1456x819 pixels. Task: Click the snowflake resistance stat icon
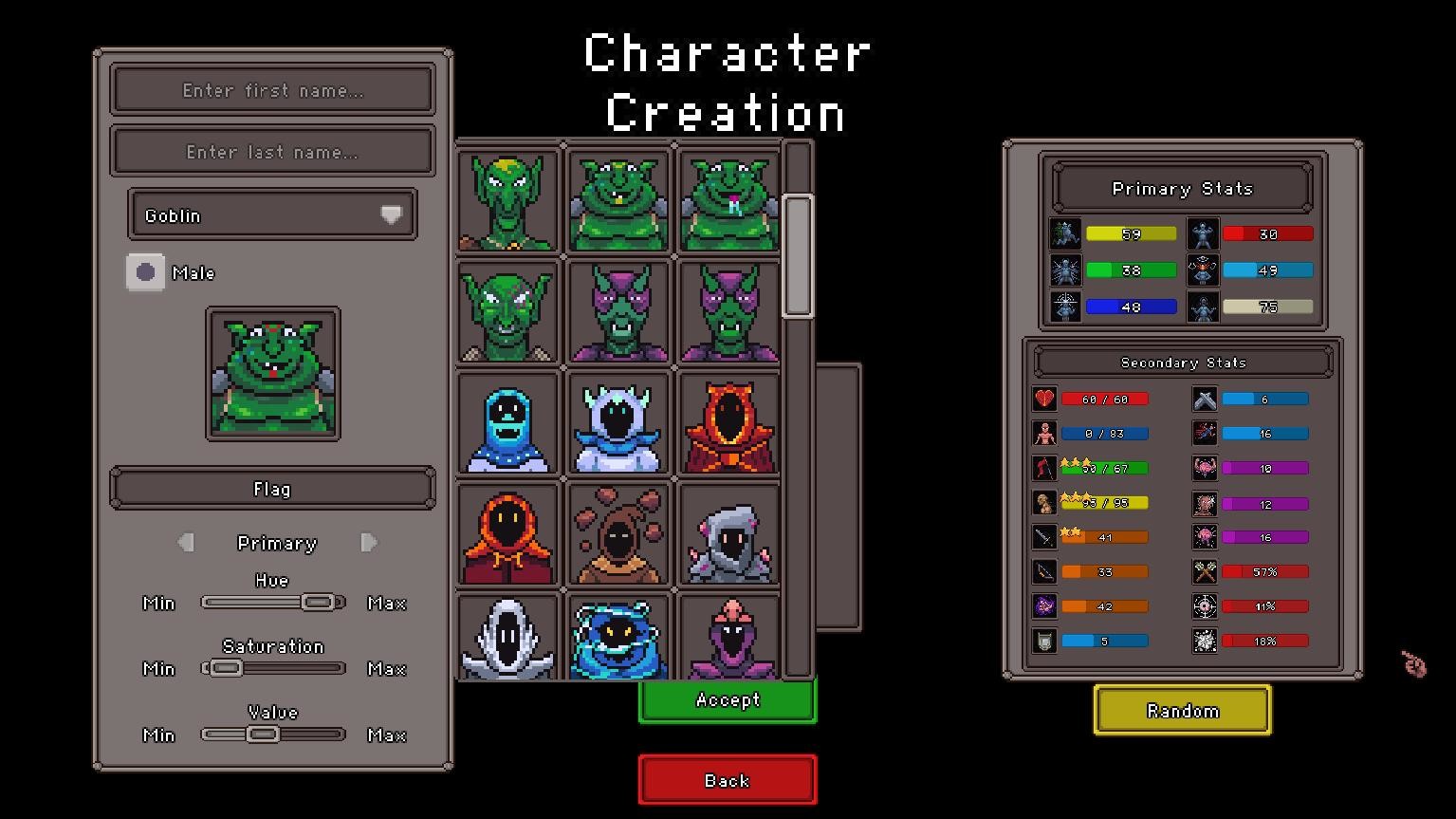[x=1206, y=641]
